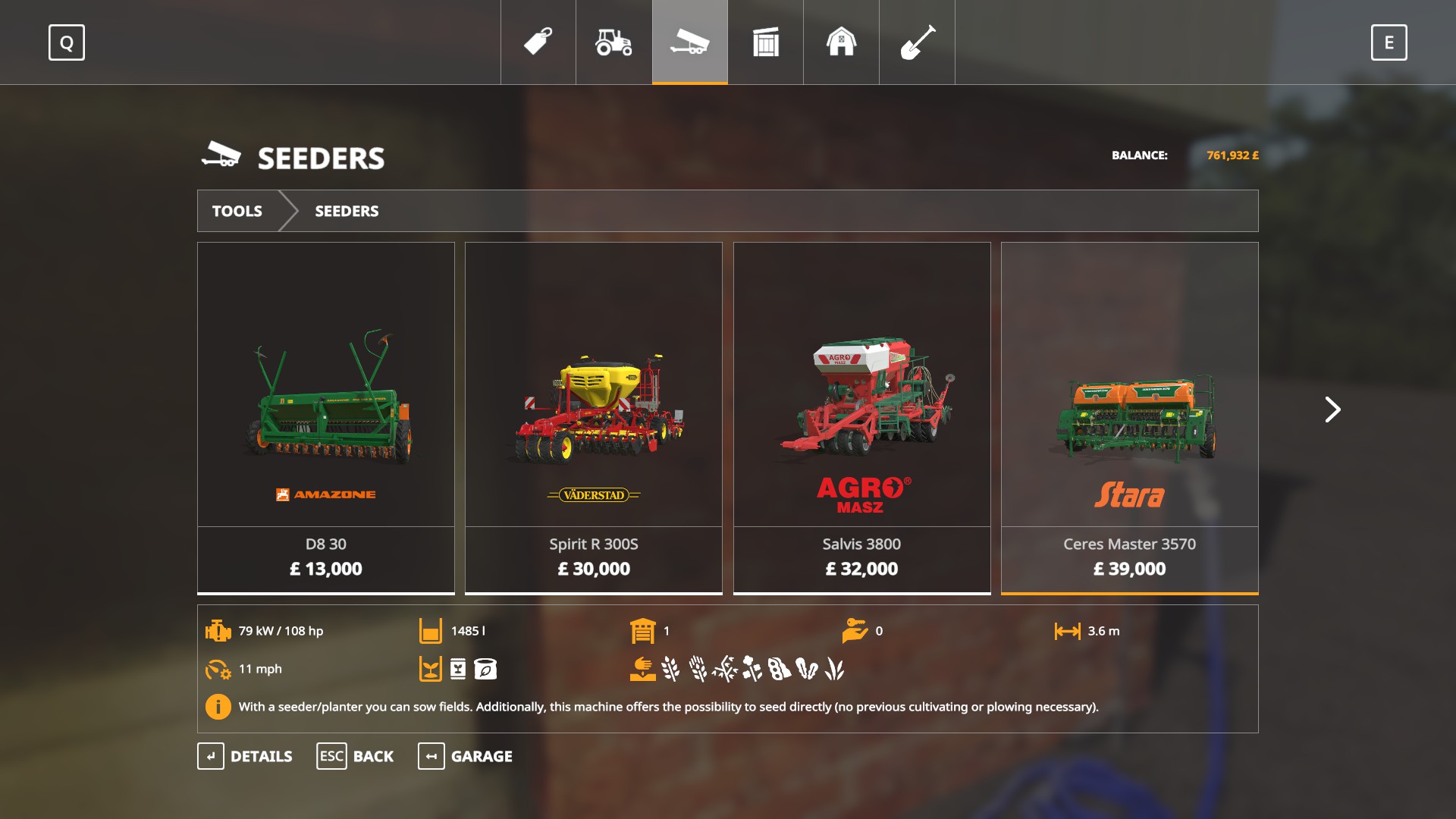Image resolution: width=1456 pixels, height=819 pixels.
Task: Switch to the shovel landscaping tab
Action: [918, 42]
